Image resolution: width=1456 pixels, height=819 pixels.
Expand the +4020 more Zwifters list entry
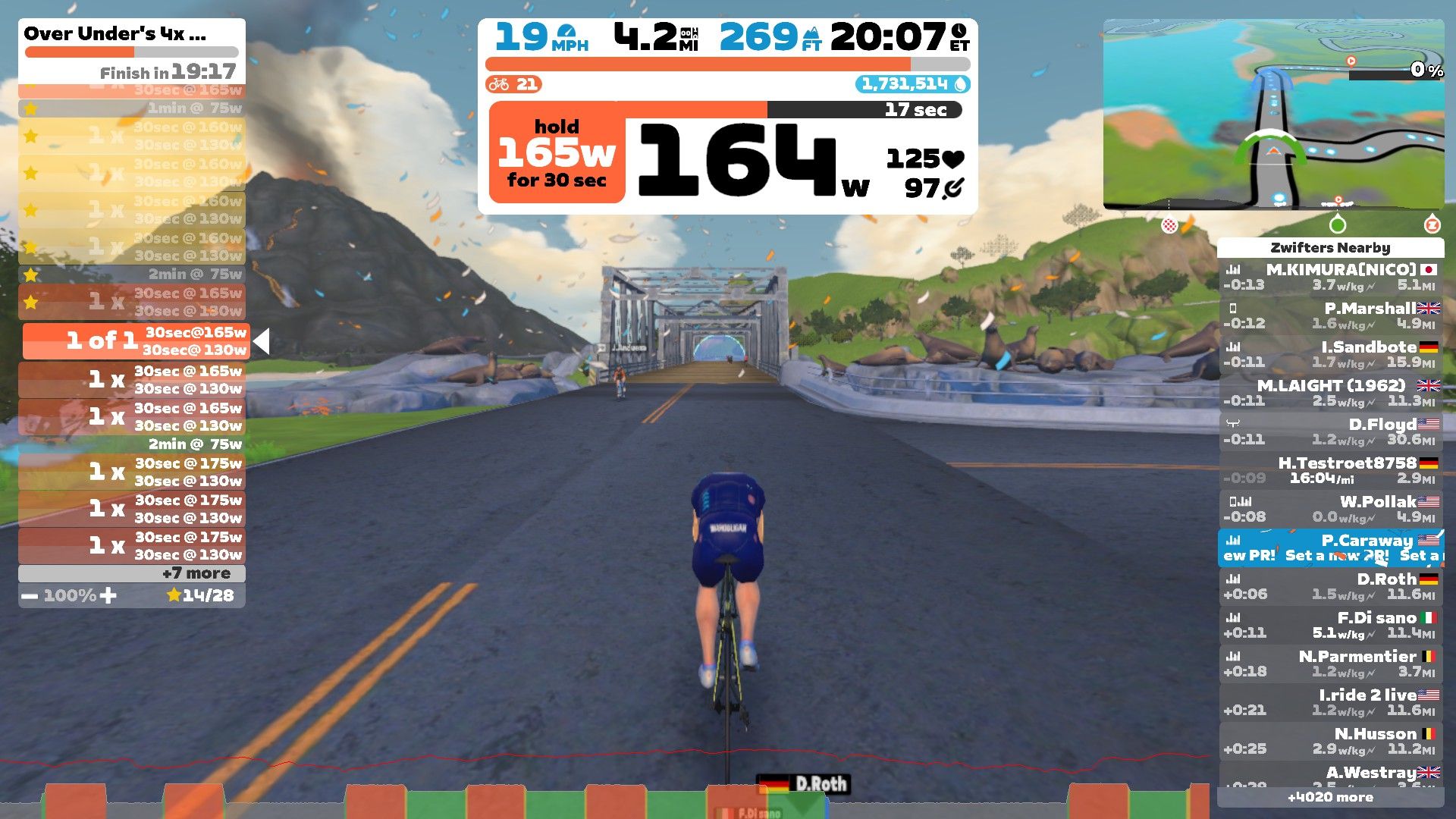click(1331, 798)
